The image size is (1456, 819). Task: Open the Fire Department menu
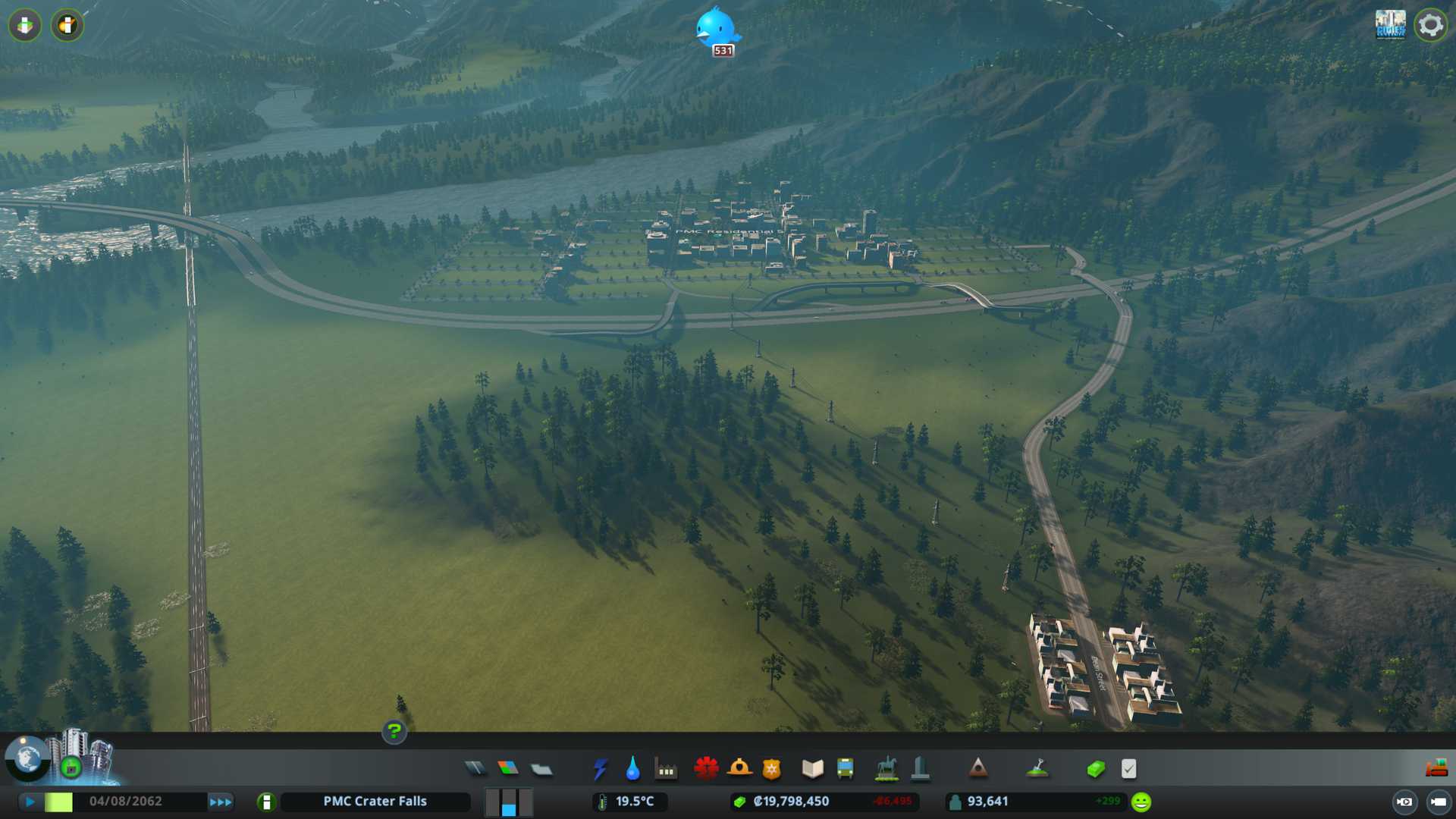[x=739, y=768]
